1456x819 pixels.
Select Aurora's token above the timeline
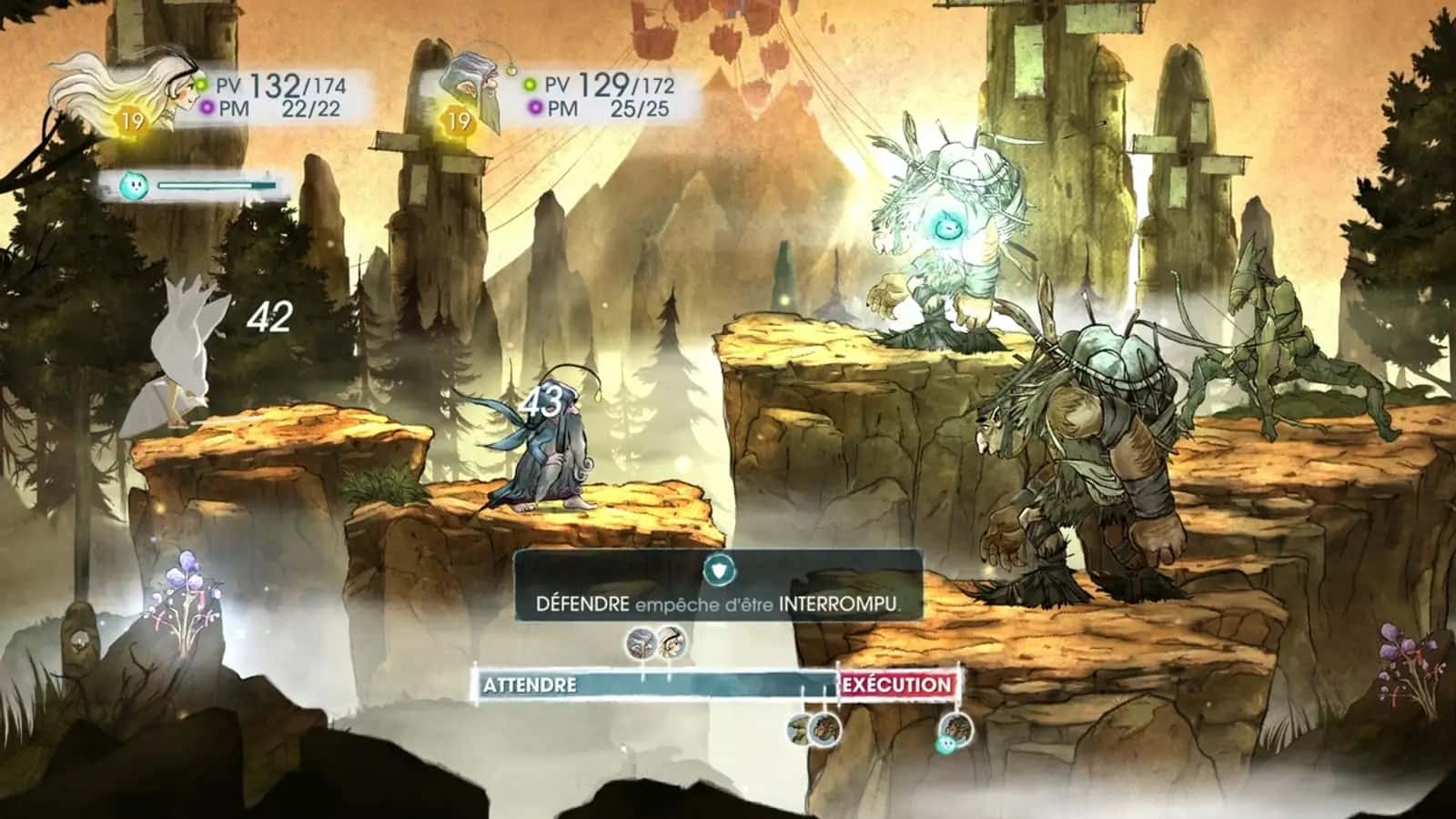pyautogui.click(x=671, y=643)
